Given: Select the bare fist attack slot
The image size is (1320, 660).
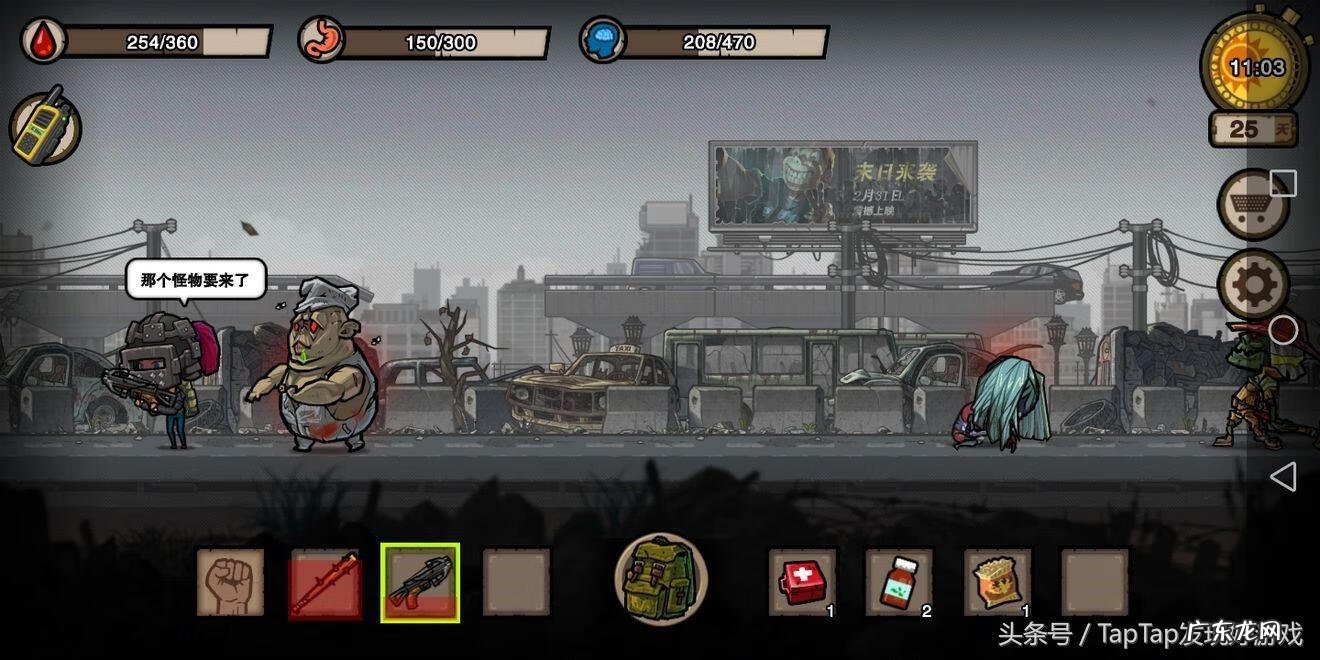Looking at the screenshot, I should coord(230,582).
